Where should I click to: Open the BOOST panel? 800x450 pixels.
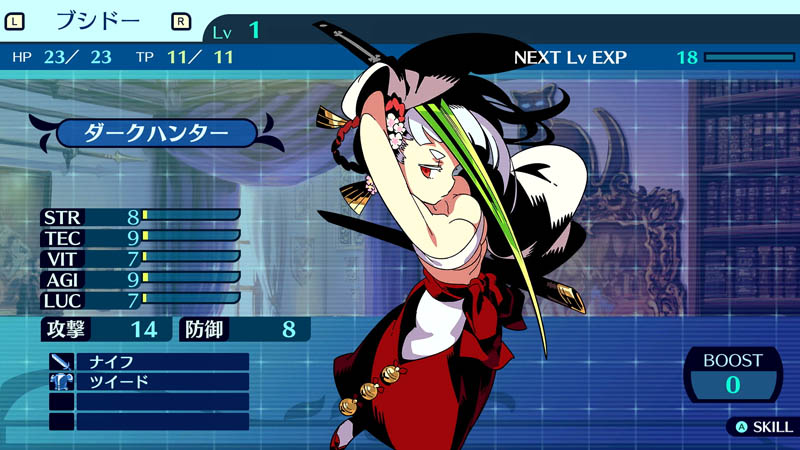click(x=733, y=373)
